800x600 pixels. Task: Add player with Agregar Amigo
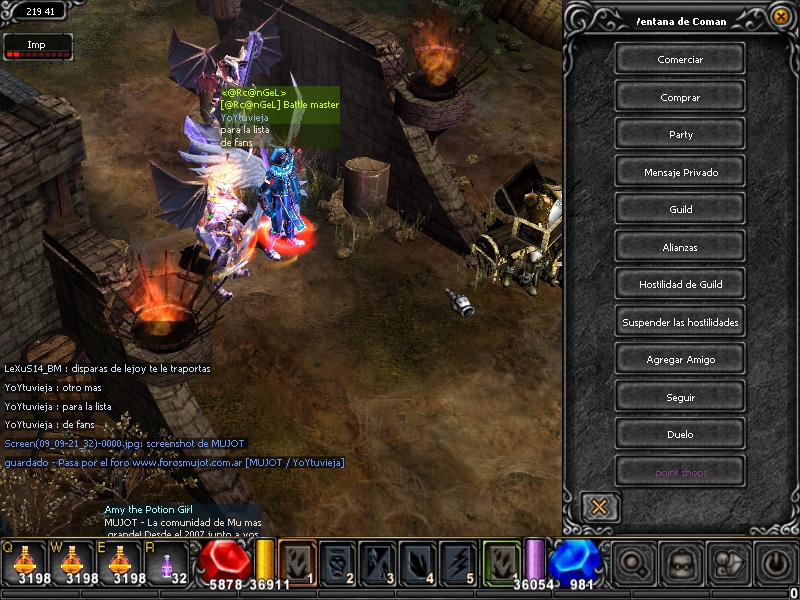point(680,359)
